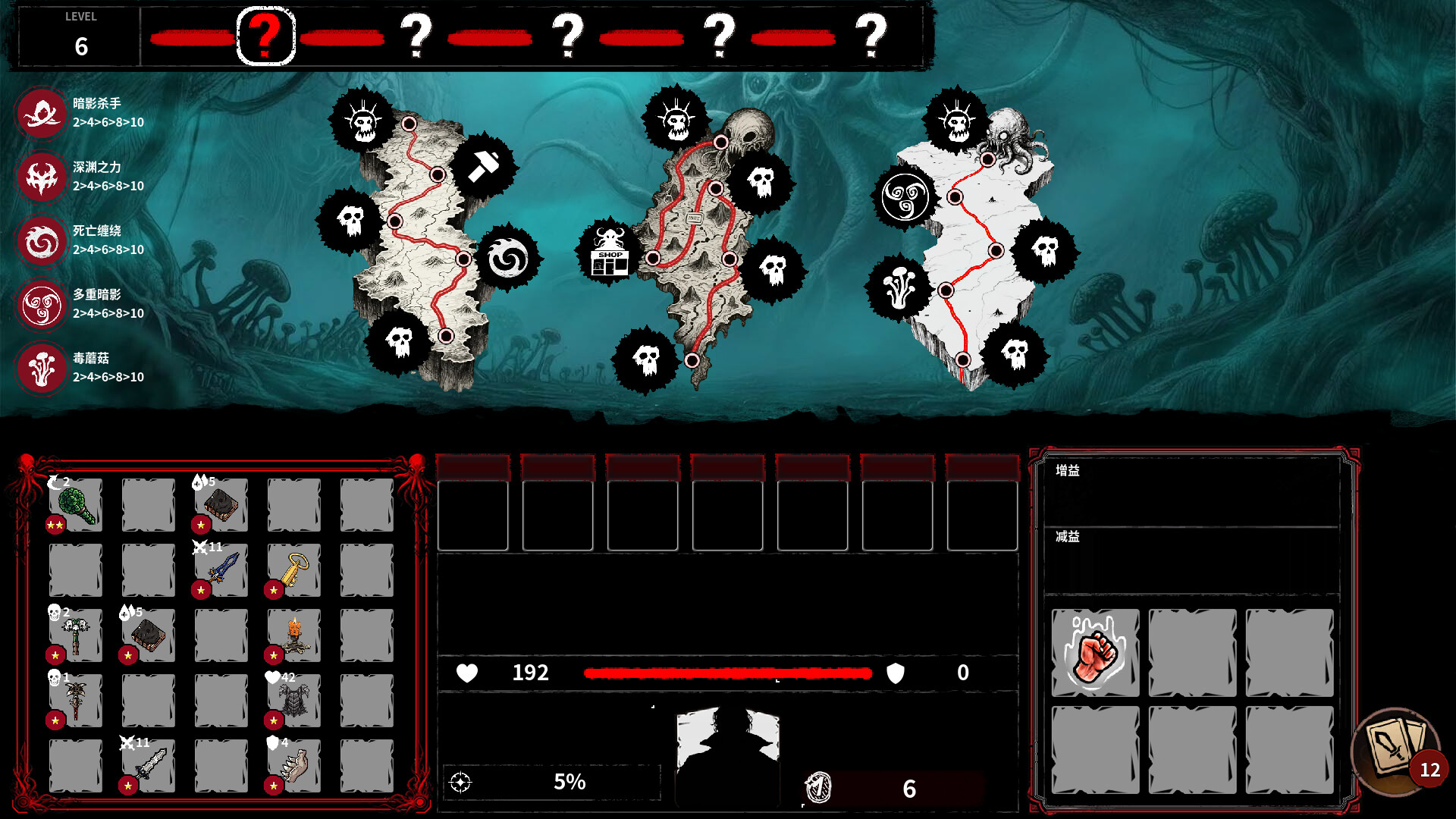The image size is (1456, 819).
Task: Click the two-star green club item
Action: [75, 505]
